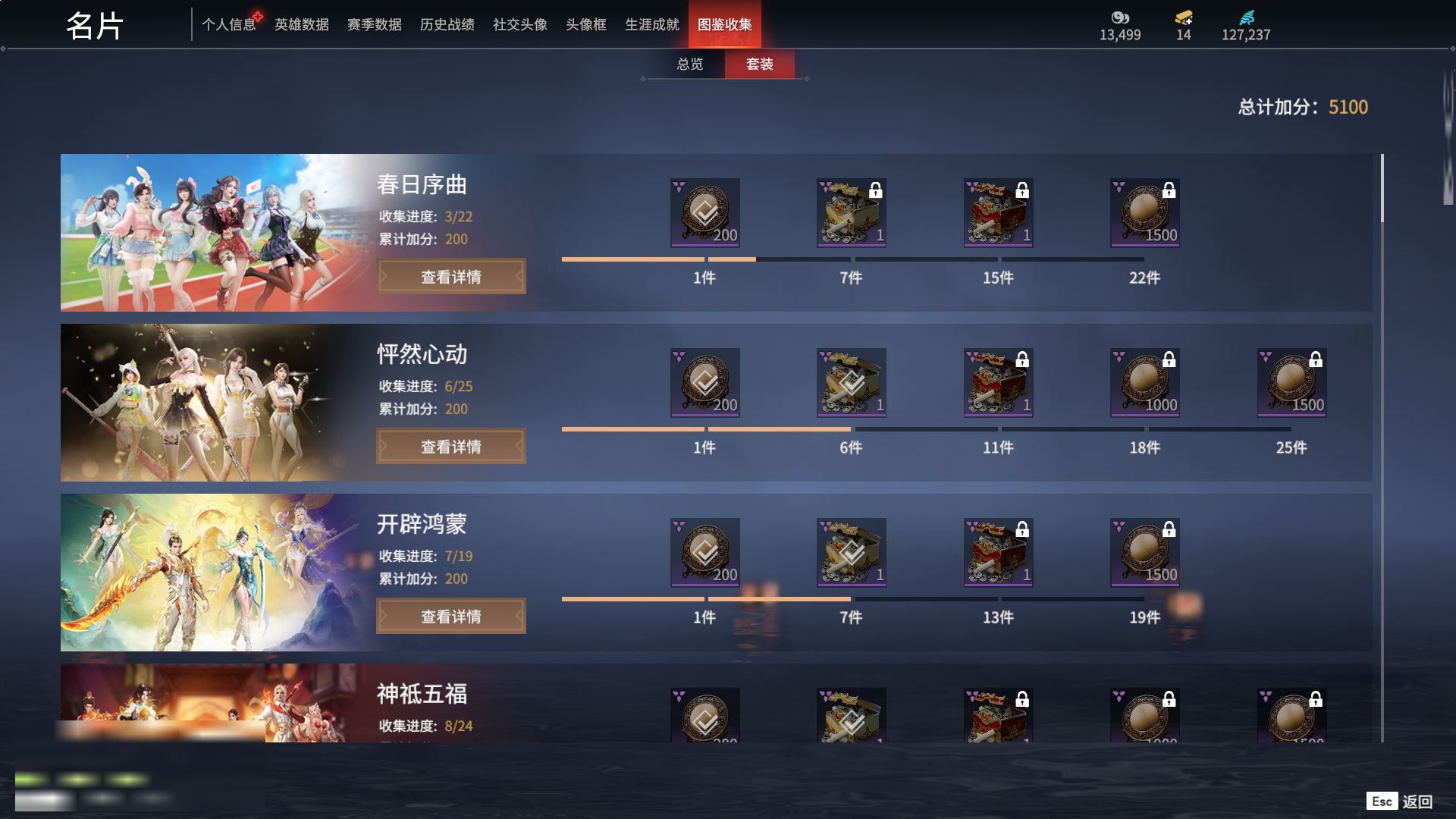The image size is (1456, 819).
Task: Switch to 英雄数据 tab
Action: 301,25
